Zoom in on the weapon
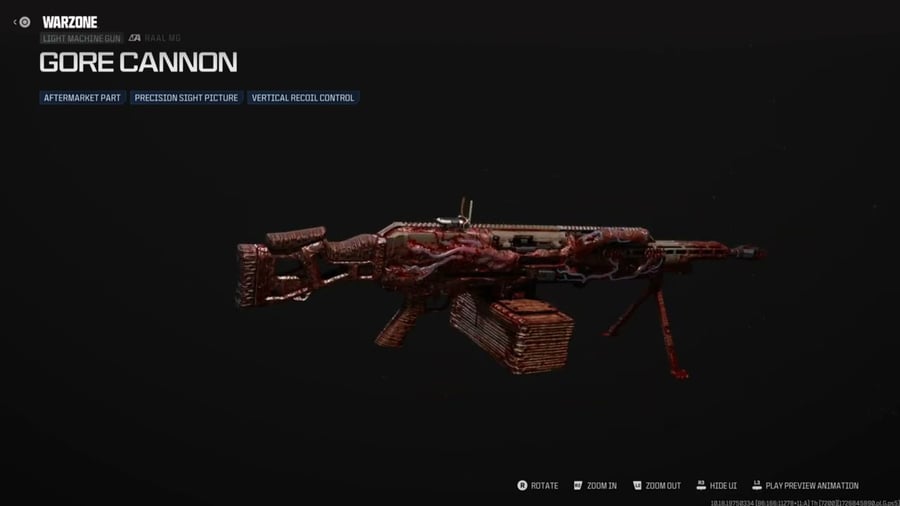This screenshot has height=506, width=900. pos(595,486)
